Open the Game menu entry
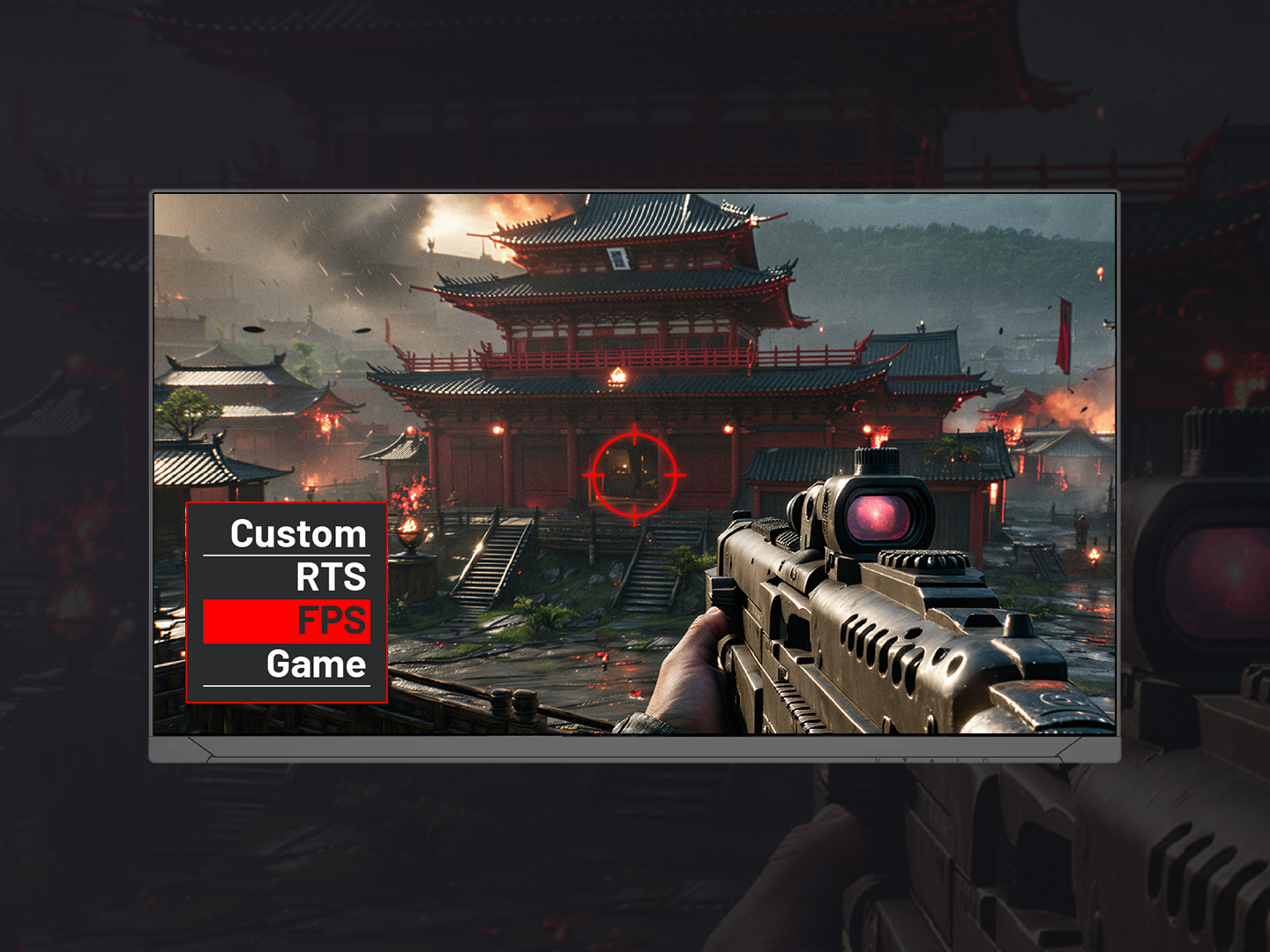 pyautogui.click(x=315, y=665)
